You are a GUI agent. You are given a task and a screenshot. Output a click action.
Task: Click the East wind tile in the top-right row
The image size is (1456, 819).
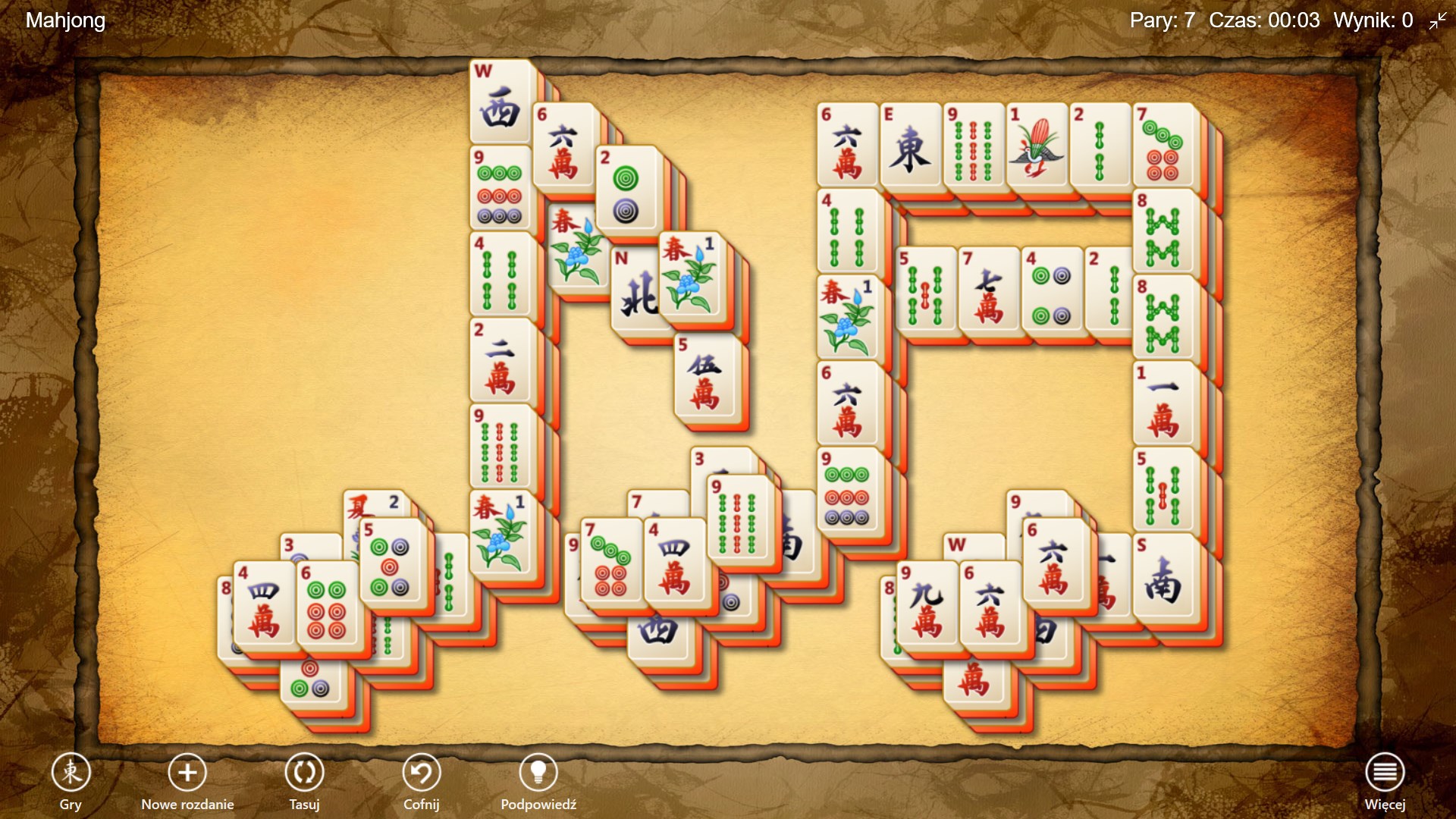click(909, 144)
